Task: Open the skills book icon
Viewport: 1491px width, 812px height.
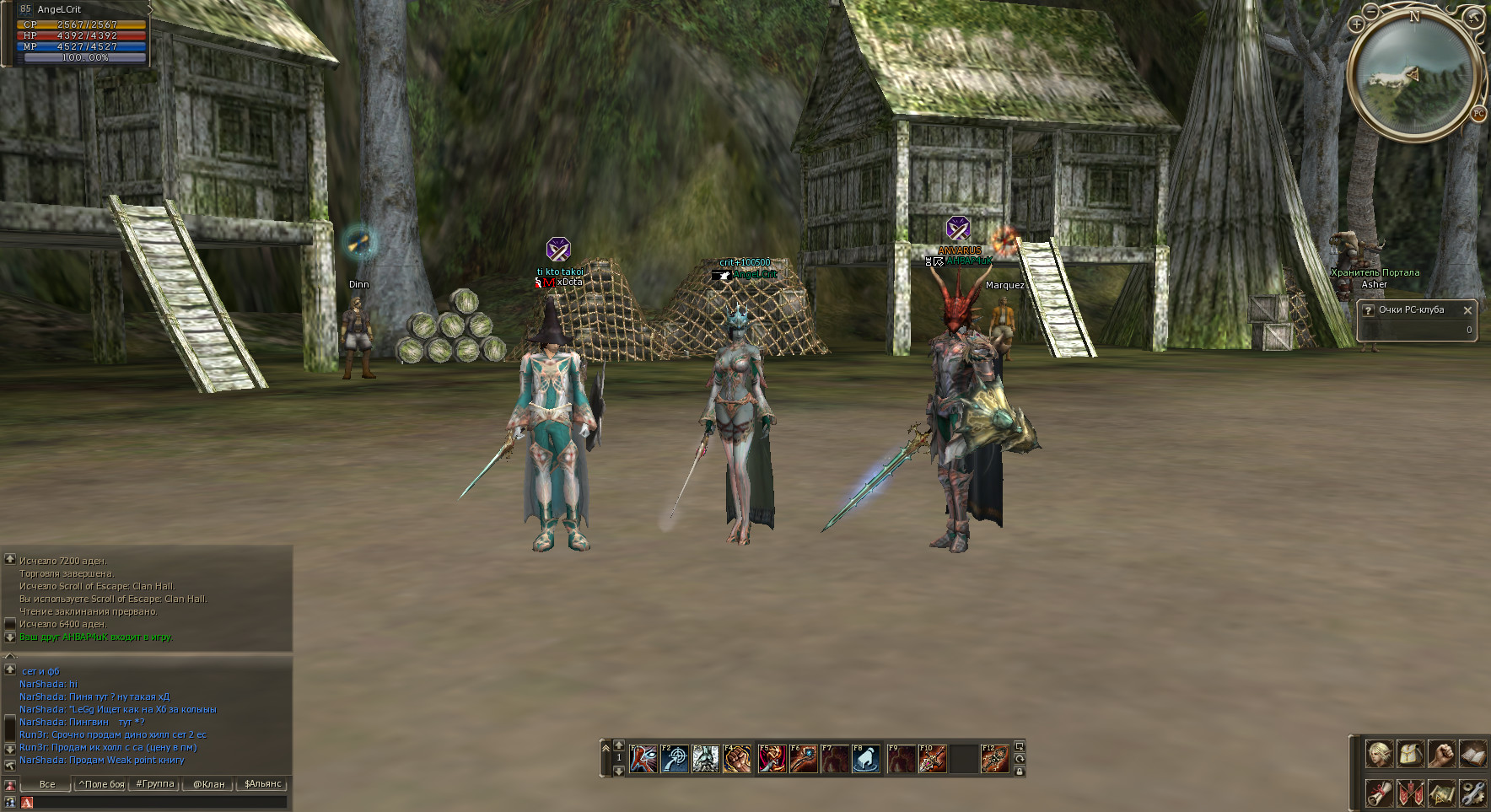Action: click(1472, 754)
